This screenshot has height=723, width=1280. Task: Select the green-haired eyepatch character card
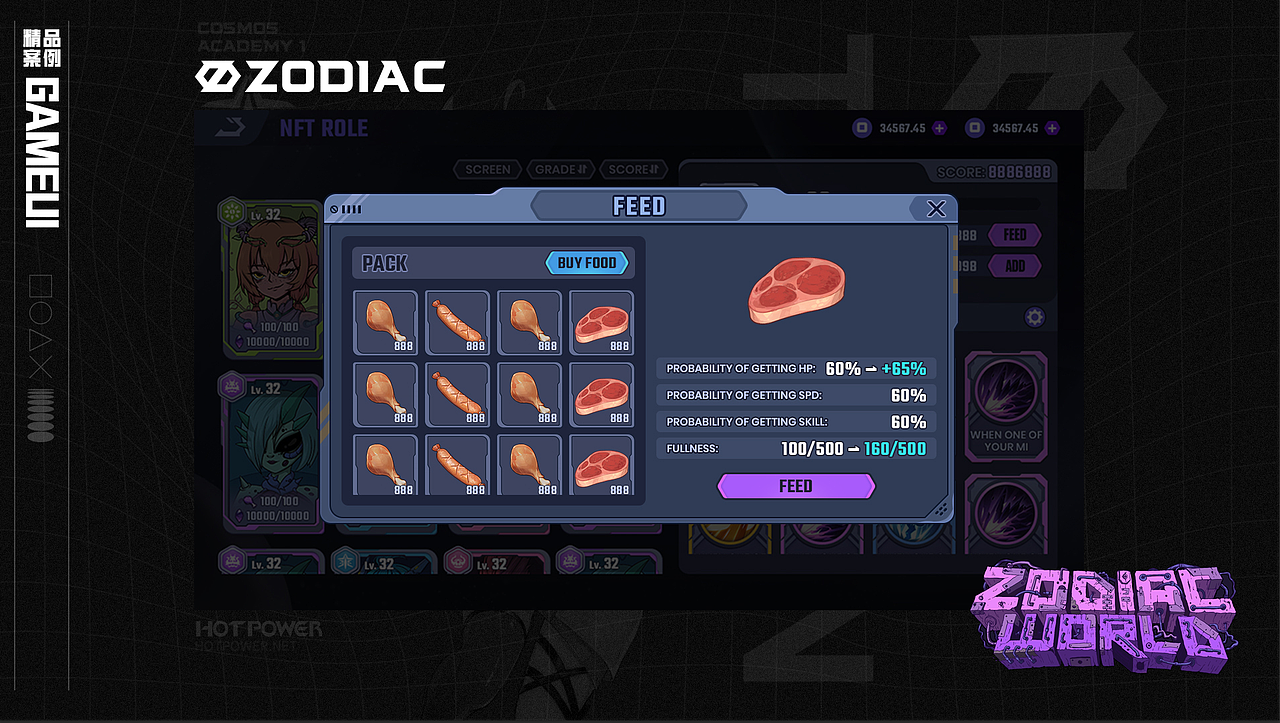[272, 450]
